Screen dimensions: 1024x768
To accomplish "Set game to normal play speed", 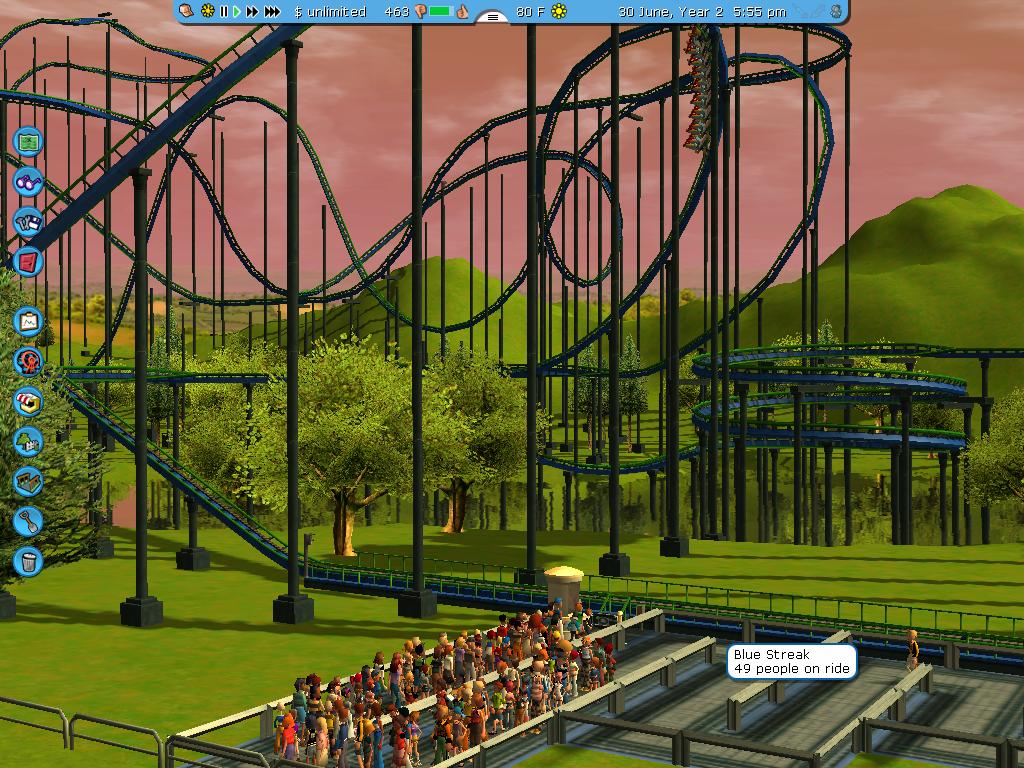I will click(237, 12).
